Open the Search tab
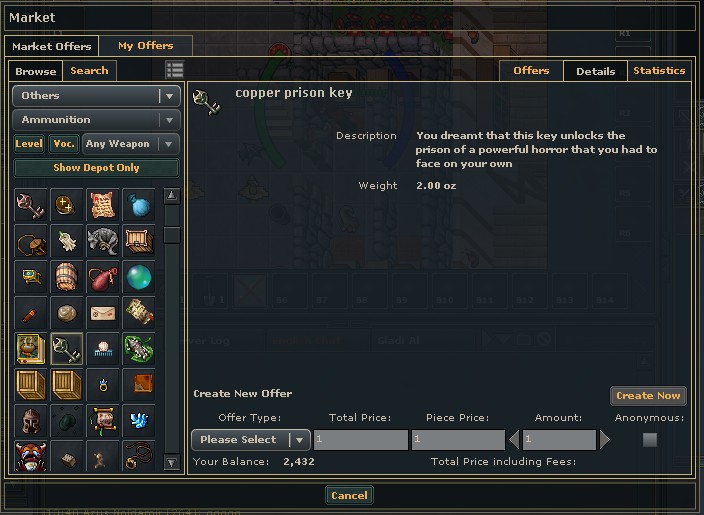This screenshot has width=704, height=515. tap(89, 71)
